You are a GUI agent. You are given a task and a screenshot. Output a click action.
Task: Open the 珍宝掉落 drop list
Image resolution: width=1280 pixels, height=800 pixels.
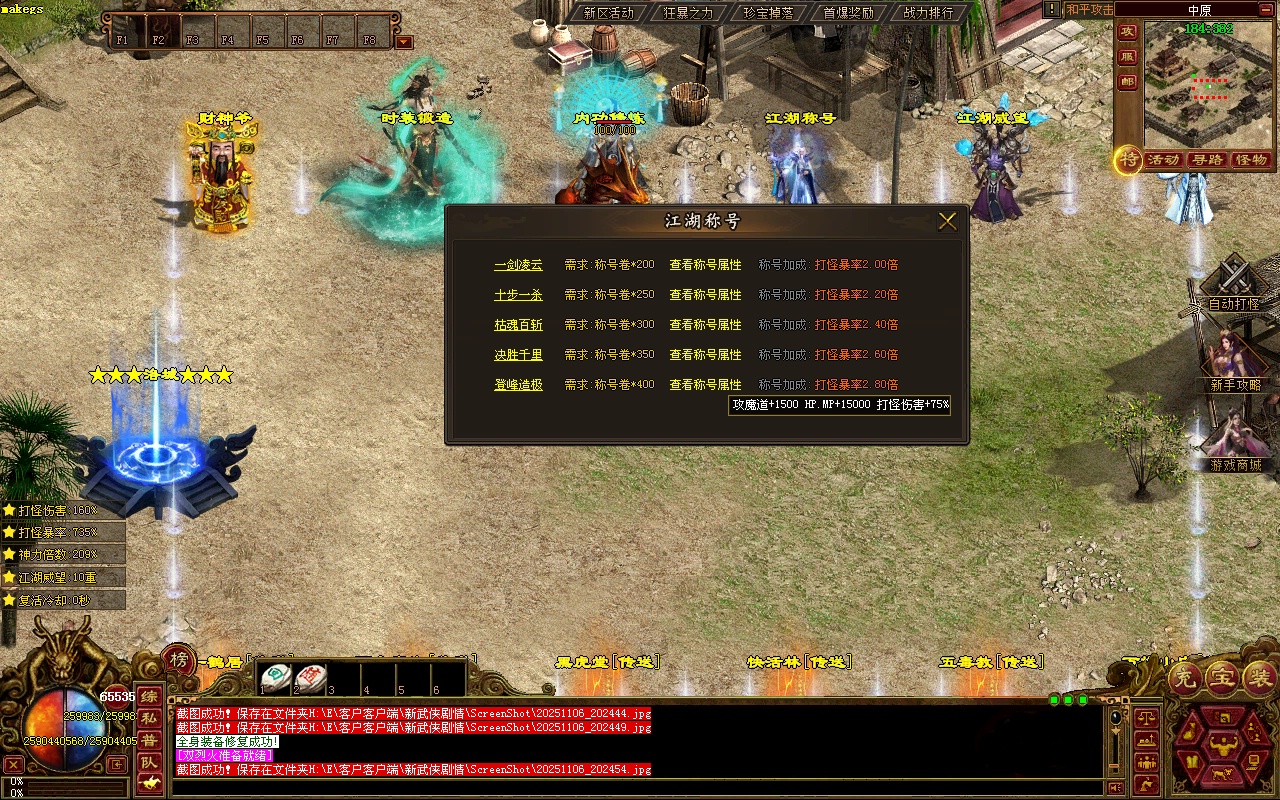click(768, 13)
